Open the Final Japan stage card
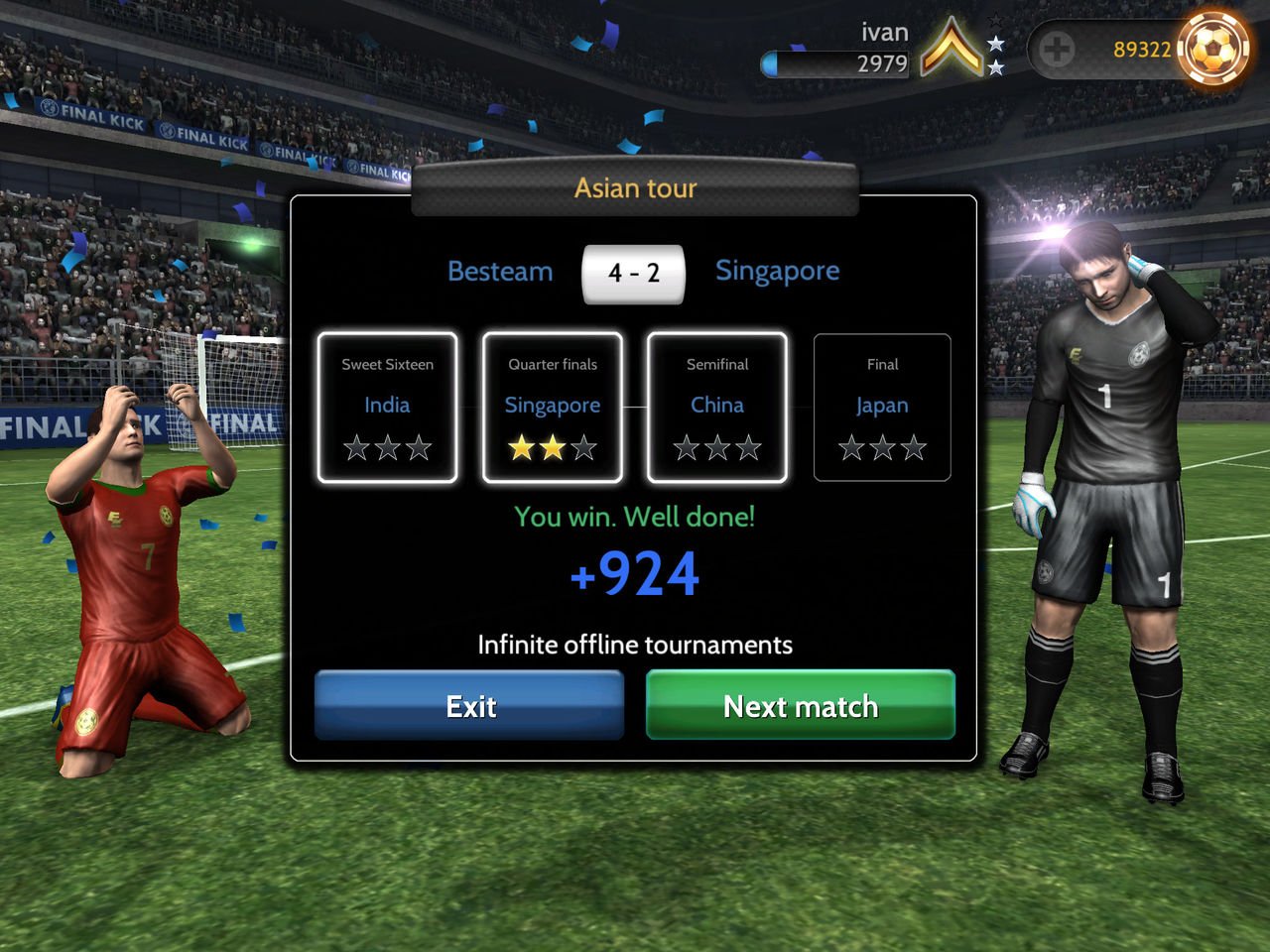Screen dimensions: 1270x952 click(x=881, y=407)
